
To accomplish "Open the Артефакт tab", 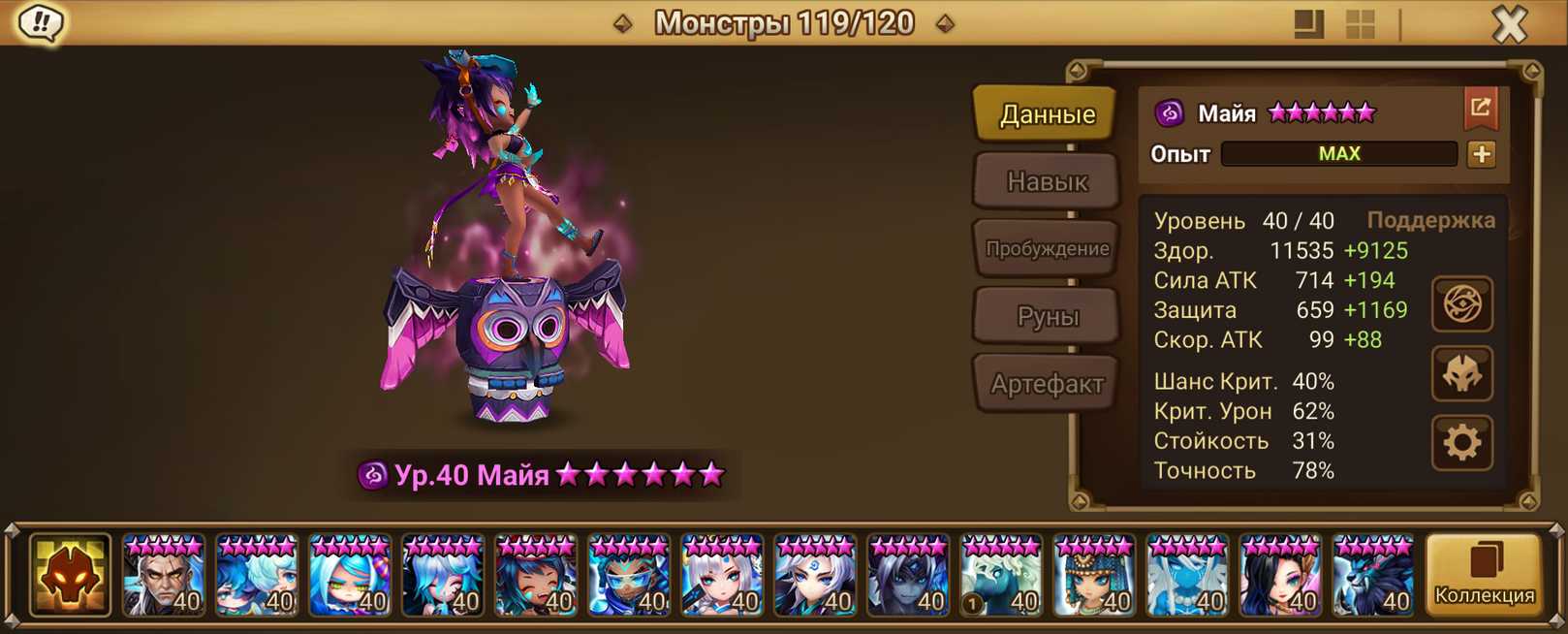I will click(x=1047, y=384).
